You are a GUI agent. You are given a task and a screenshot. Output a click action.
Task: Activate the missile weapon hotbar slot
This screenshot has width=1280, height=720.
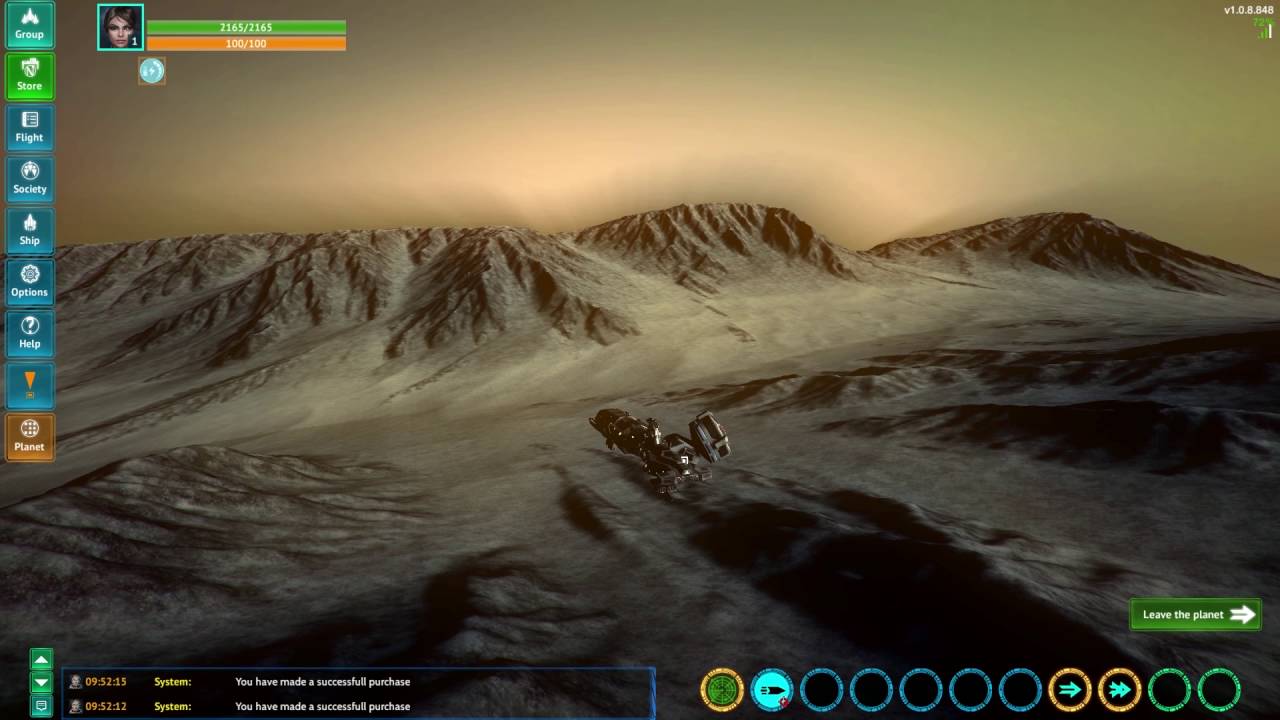coord(771,690)
